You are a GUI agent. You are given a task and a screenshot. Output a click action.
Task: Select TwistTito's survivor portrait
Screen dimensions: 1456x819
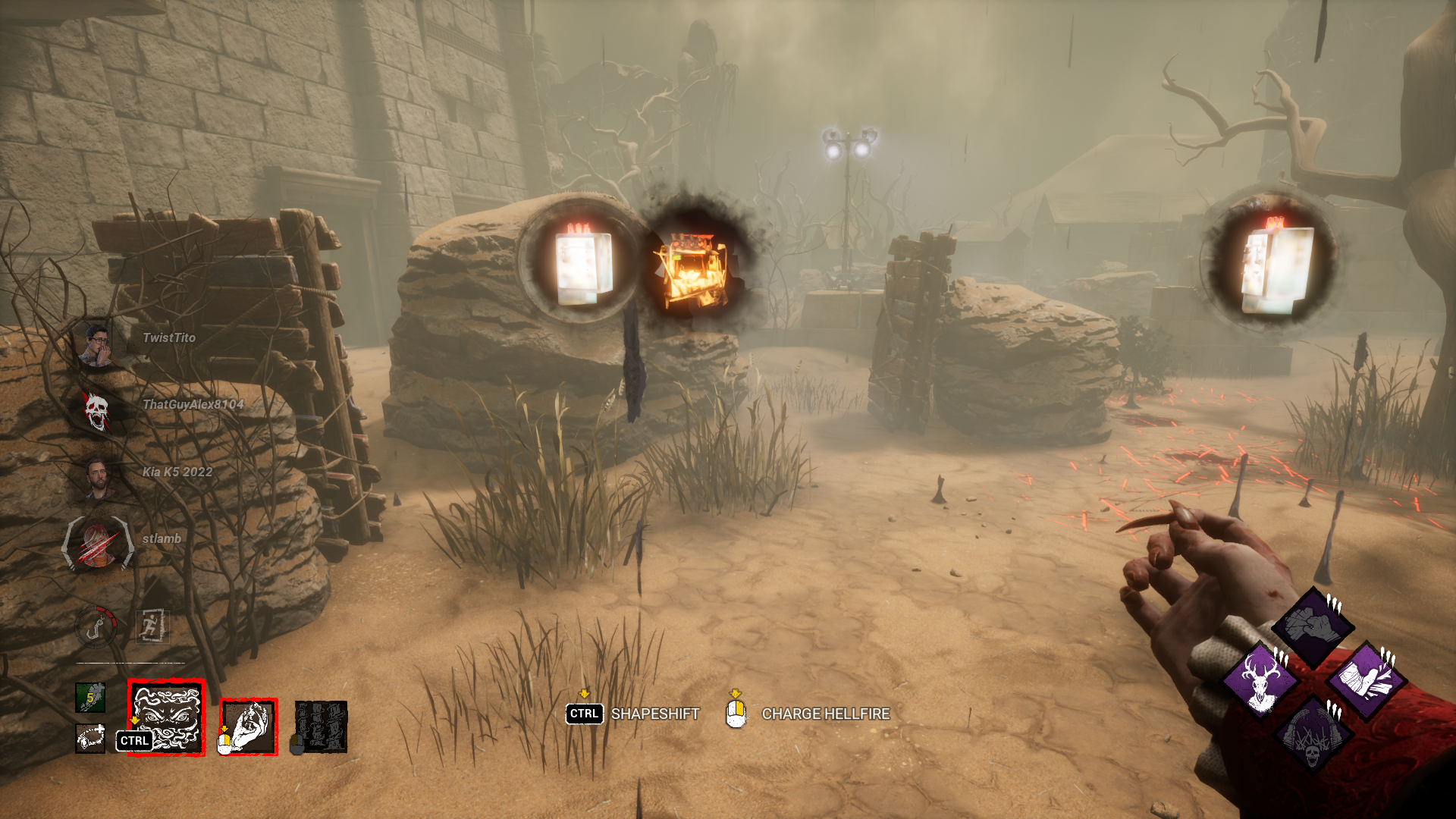(x=96, y=345)
